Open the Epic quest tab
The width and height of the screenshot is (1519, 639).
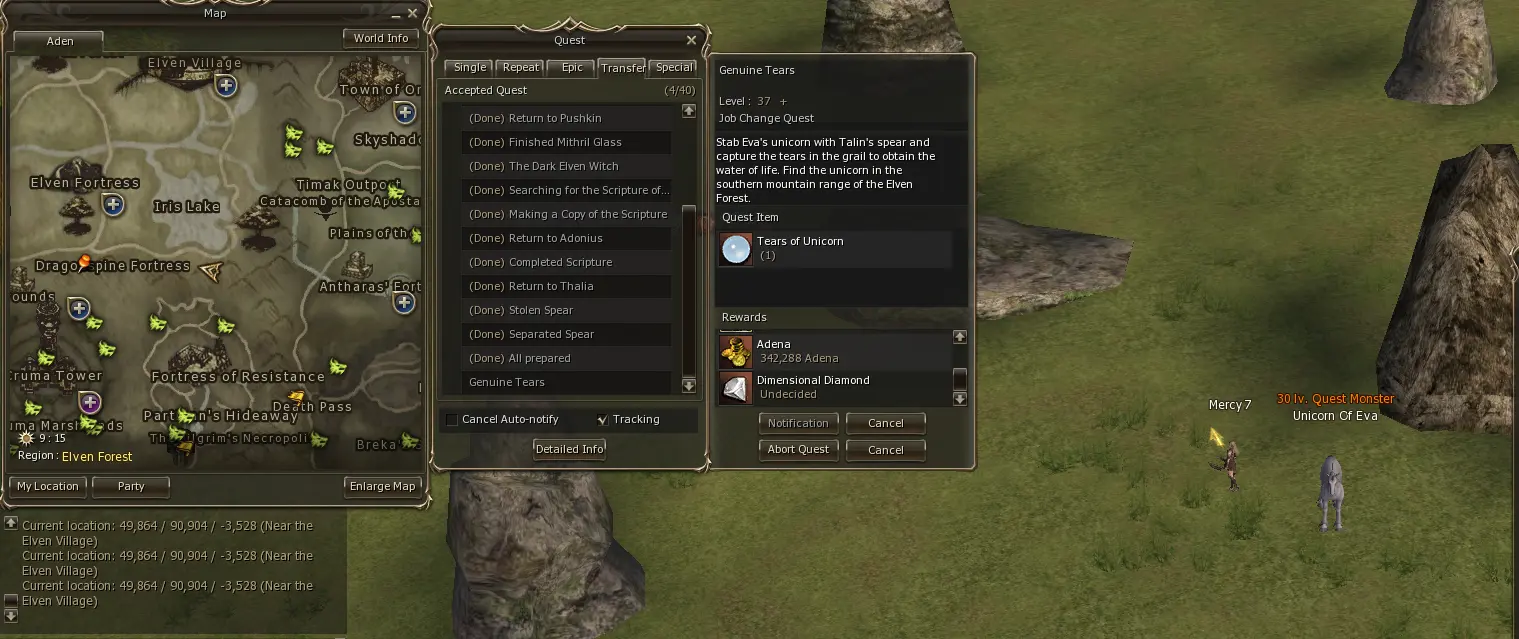572,68
